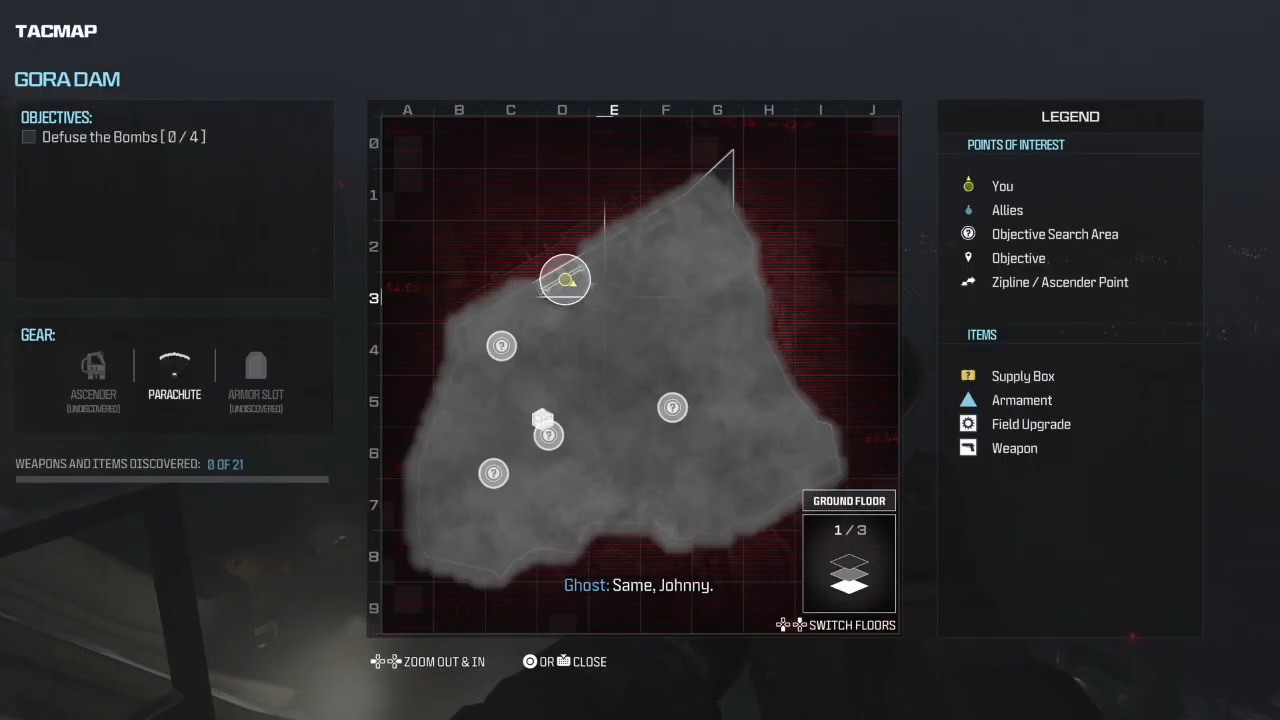Click the Allies legend entry
Screen dimensions: 1280x720
(x=1006, y=210)
